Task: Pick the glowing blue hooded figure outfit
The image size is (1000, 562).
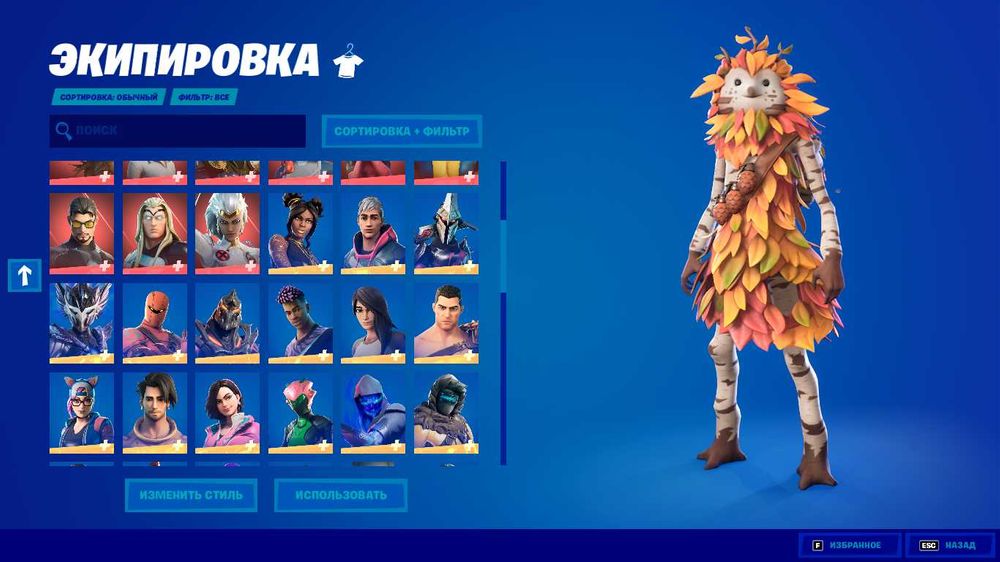Action: [373, 412]
